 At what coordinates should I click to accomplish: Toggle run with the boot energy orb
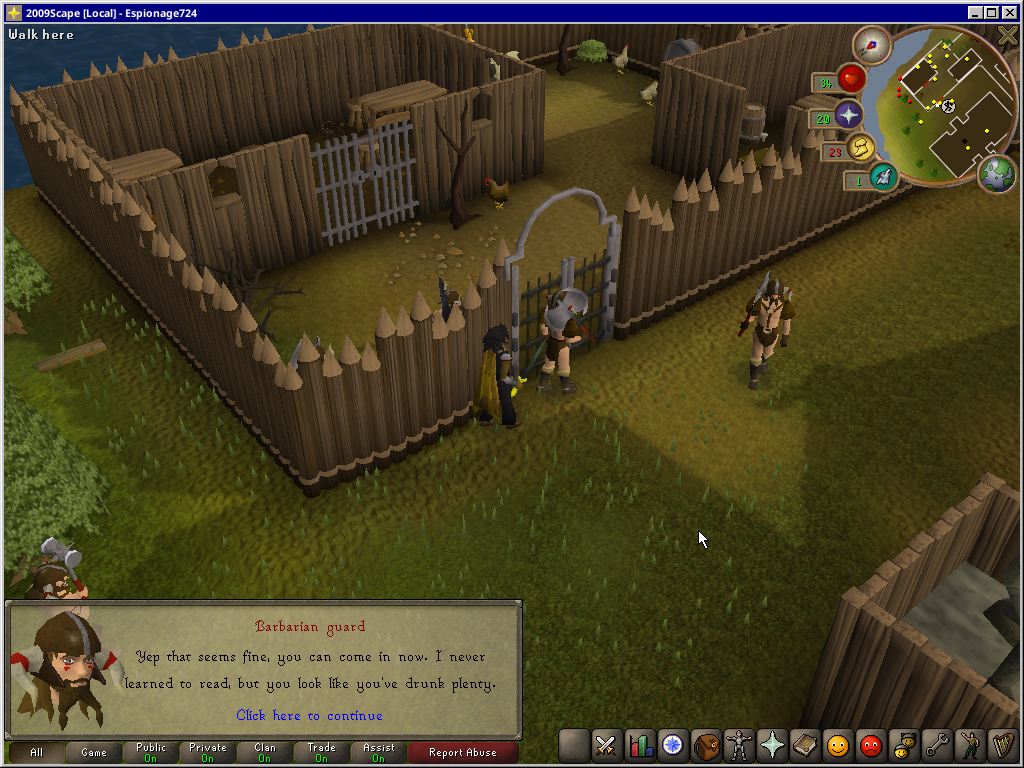[882, 177]
